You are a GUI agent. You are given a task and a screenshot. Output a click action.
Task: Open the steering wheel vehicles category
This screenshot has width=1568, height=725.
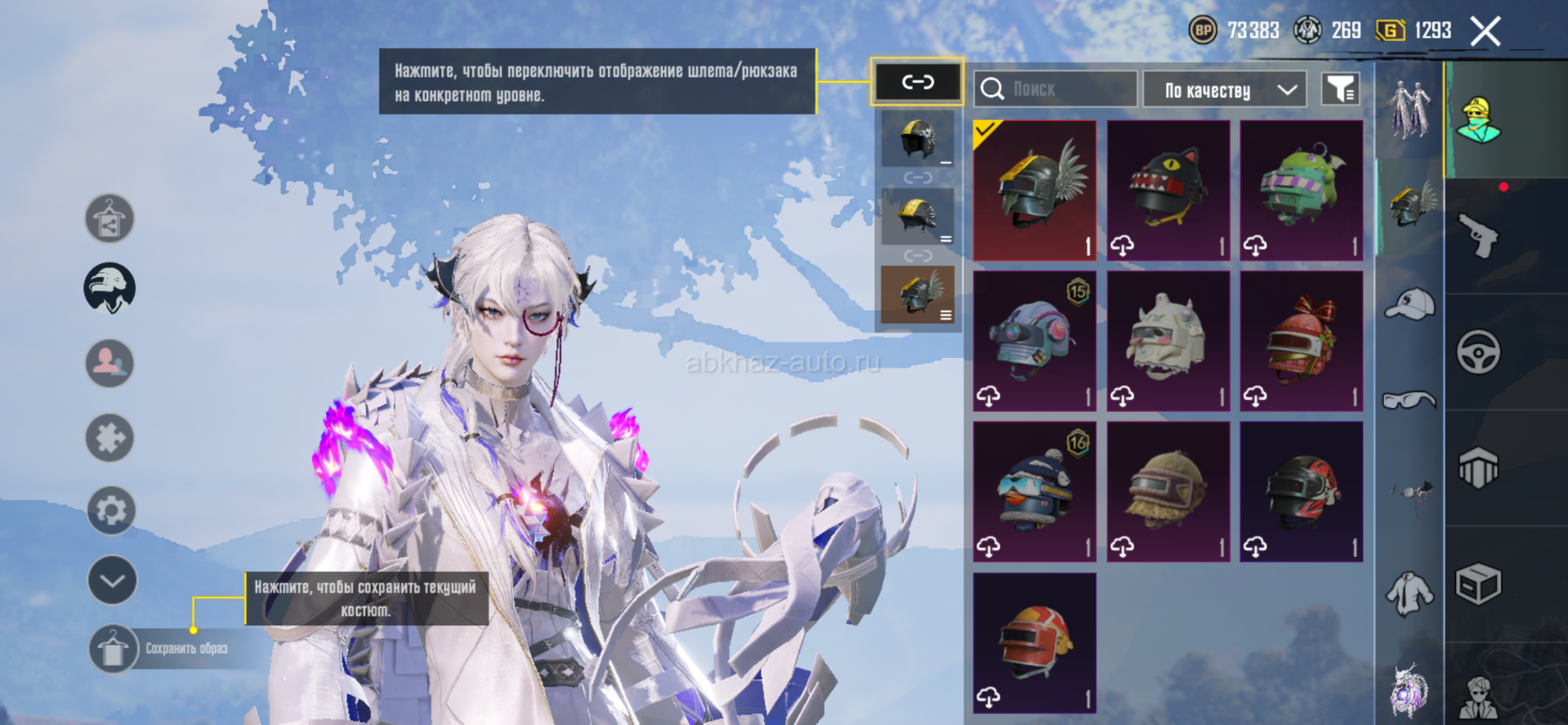click(x=1478, y=352)
